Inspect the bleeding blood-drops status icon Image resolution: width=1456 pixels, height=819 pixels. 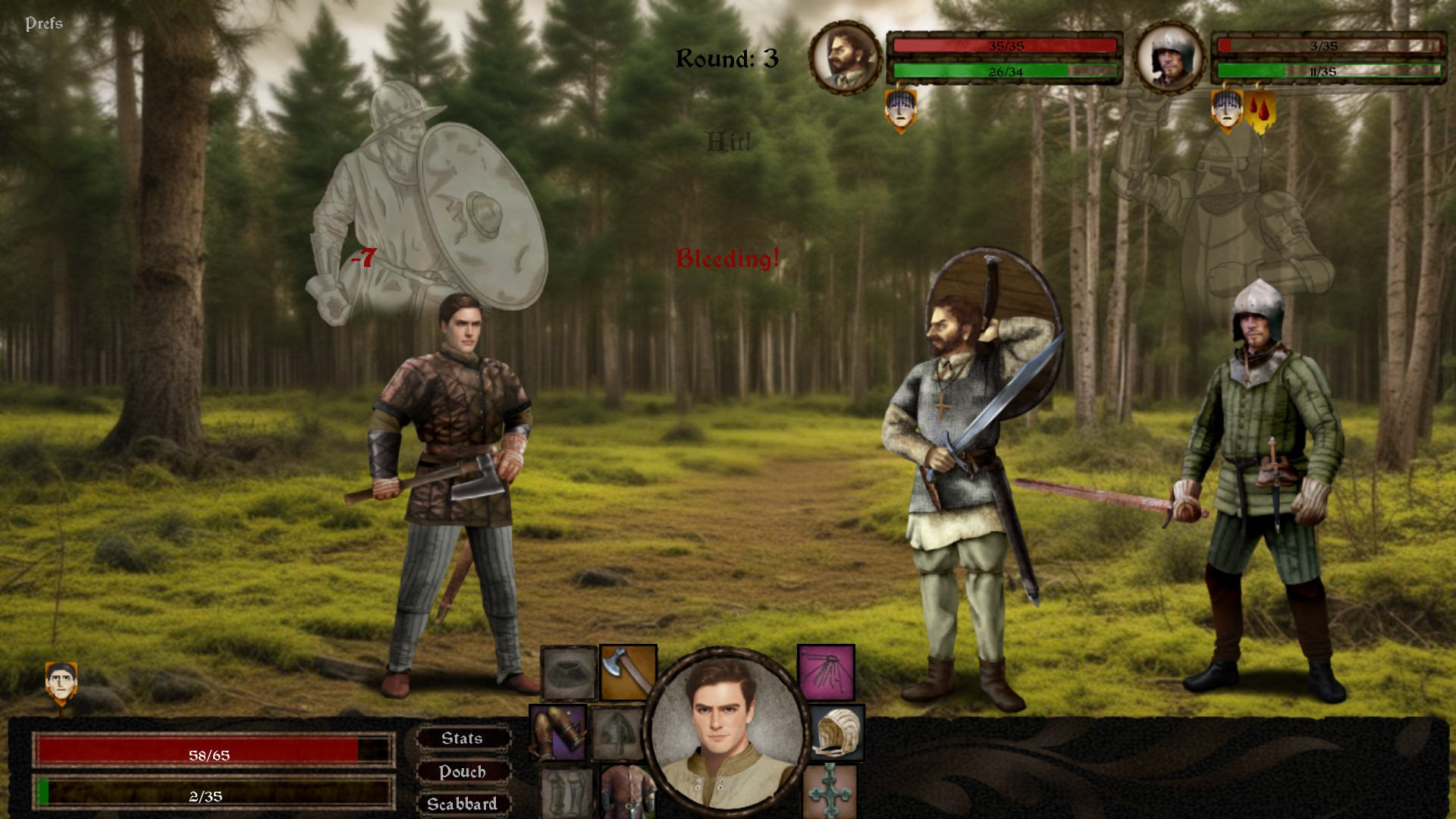point(1260,111)
